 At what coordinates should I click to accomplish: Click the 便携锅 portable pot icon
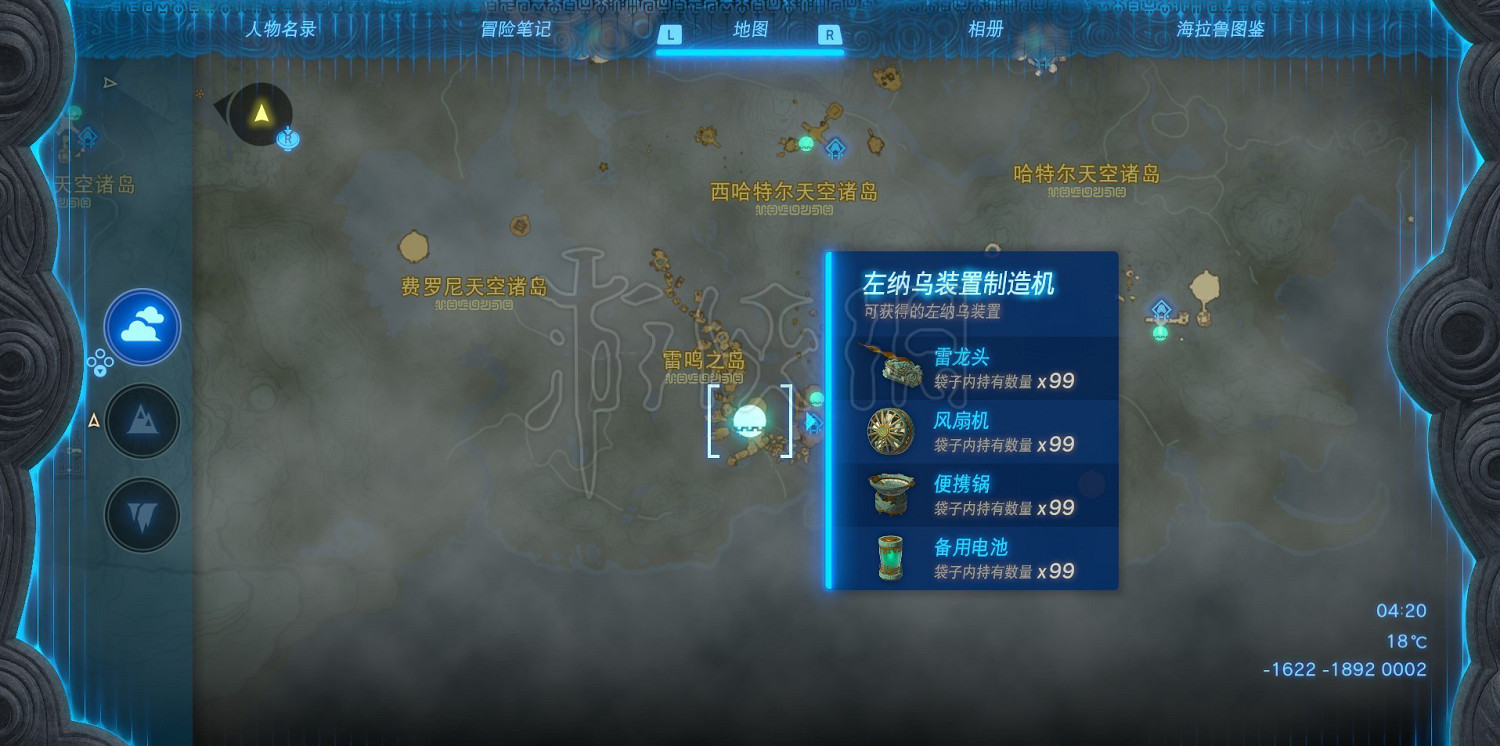point(889,494)
